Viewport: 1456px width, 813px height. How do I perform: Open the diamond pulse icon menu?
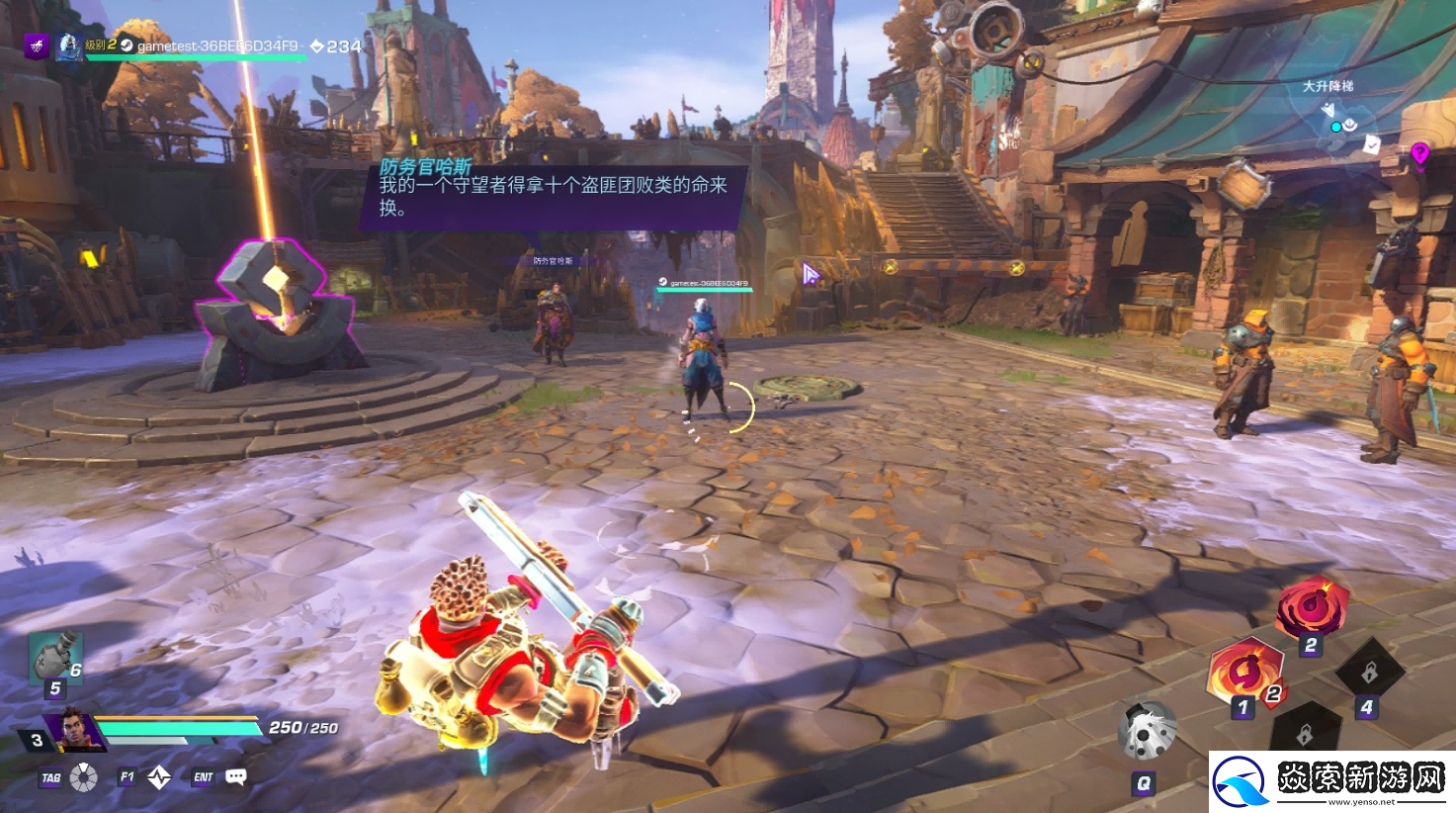(159, 777)
